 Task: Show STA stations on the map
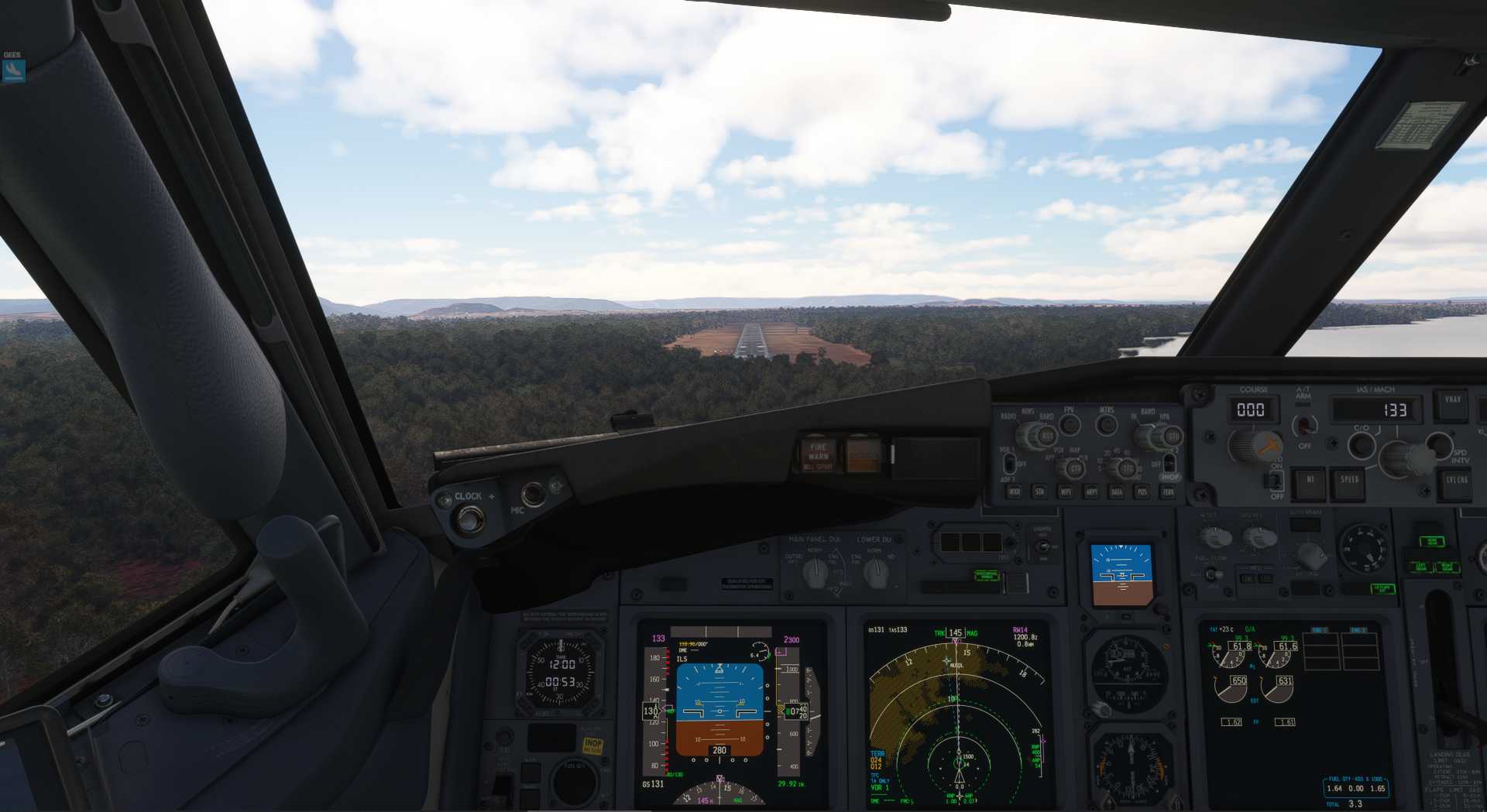tap(1040, 492)
